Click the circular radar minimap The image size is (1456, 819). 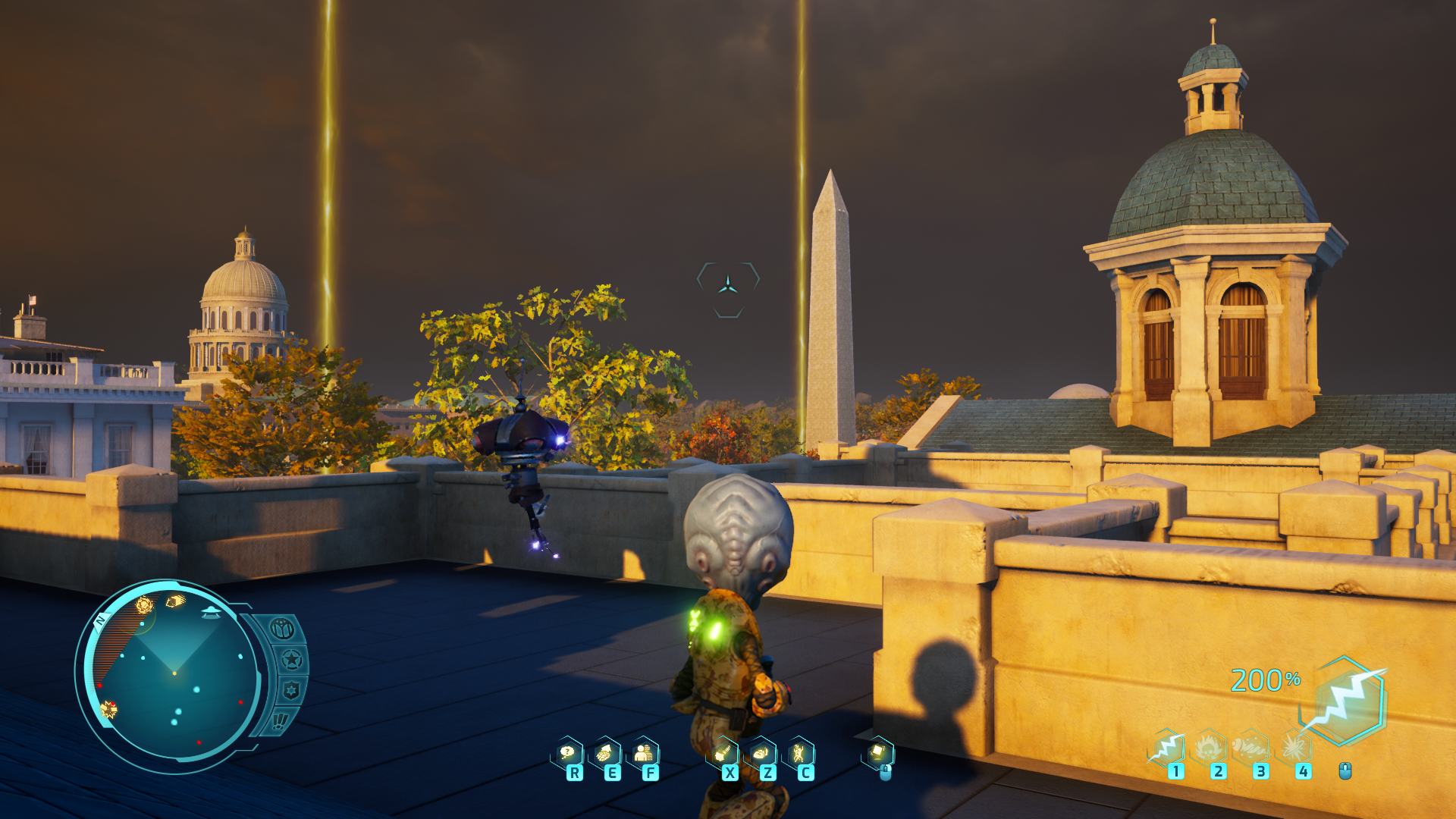[x=174, y=673]
